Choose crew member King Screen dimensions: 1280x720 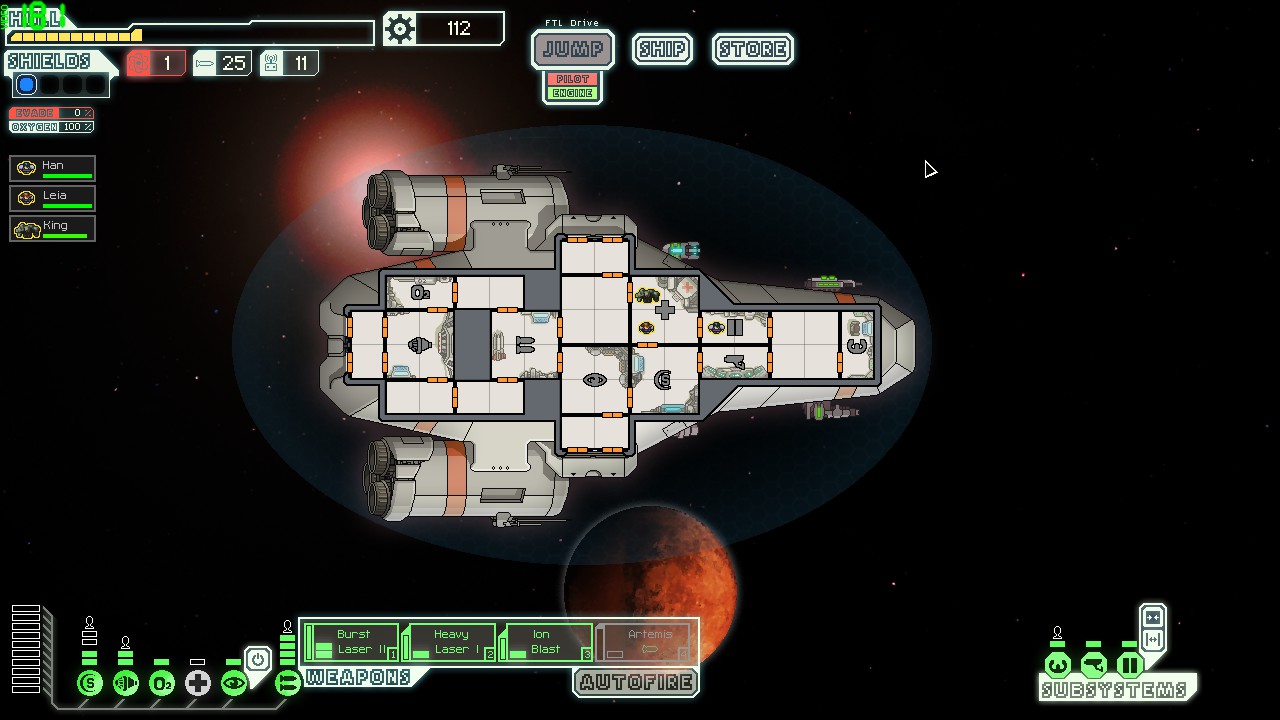53,228
